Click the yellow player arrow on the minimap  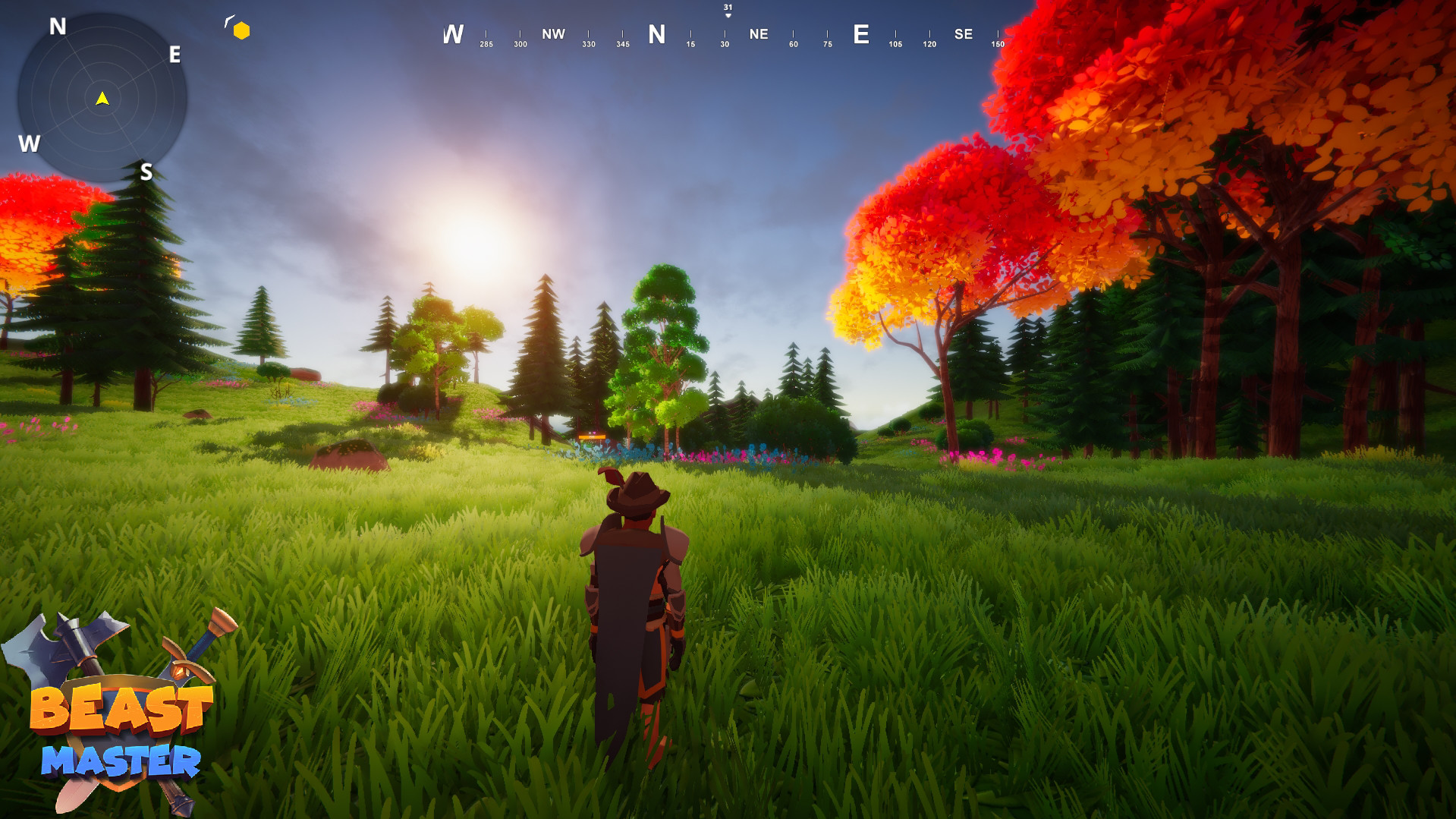click(x=102, y=97)
